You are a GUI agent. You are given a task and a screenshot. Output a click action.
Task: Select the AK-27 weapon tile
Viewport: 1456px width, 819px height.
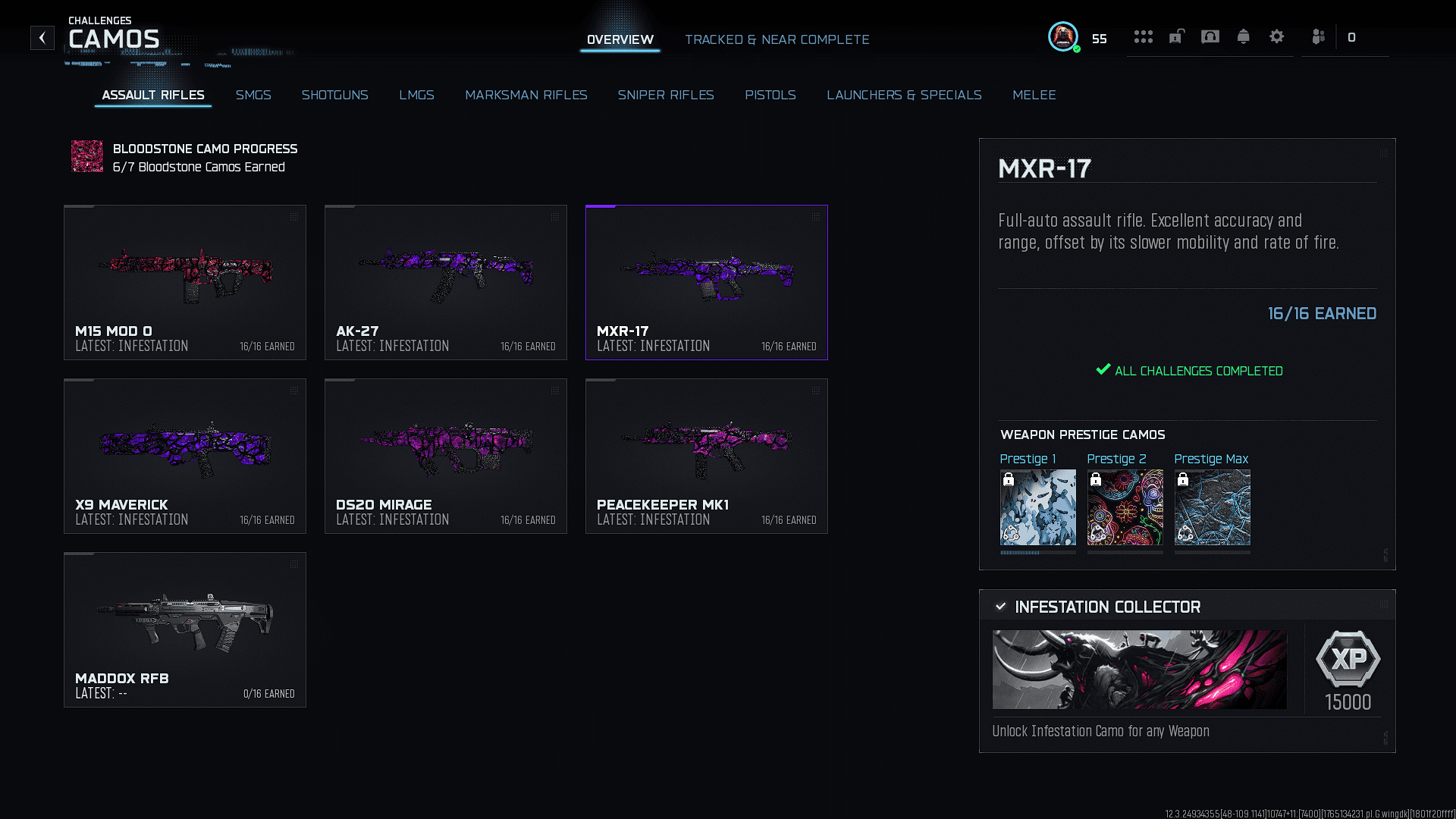[445, 282]
